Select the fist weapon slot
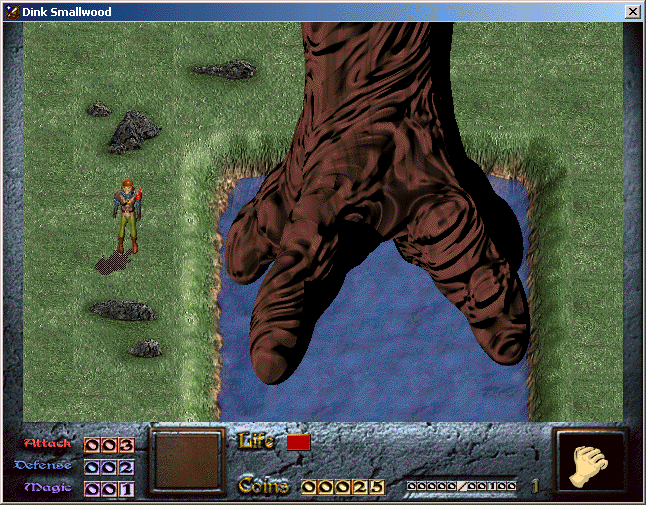 (x=591, y=462)
